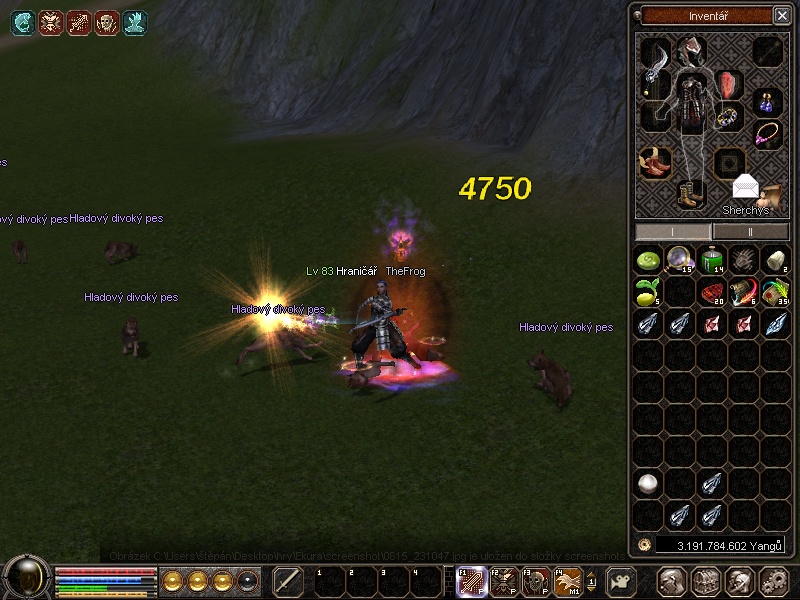
Task: Click the sword attack slot in hotbar
Action: 288,581
